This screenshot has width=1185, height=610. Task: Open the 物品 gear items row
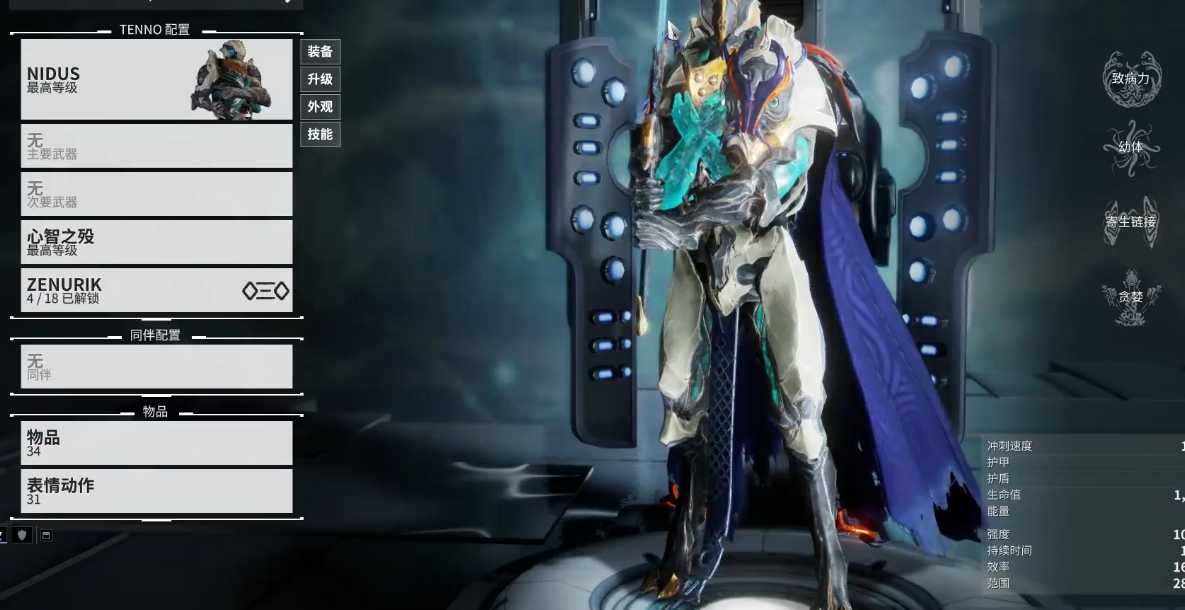[156, 443]
